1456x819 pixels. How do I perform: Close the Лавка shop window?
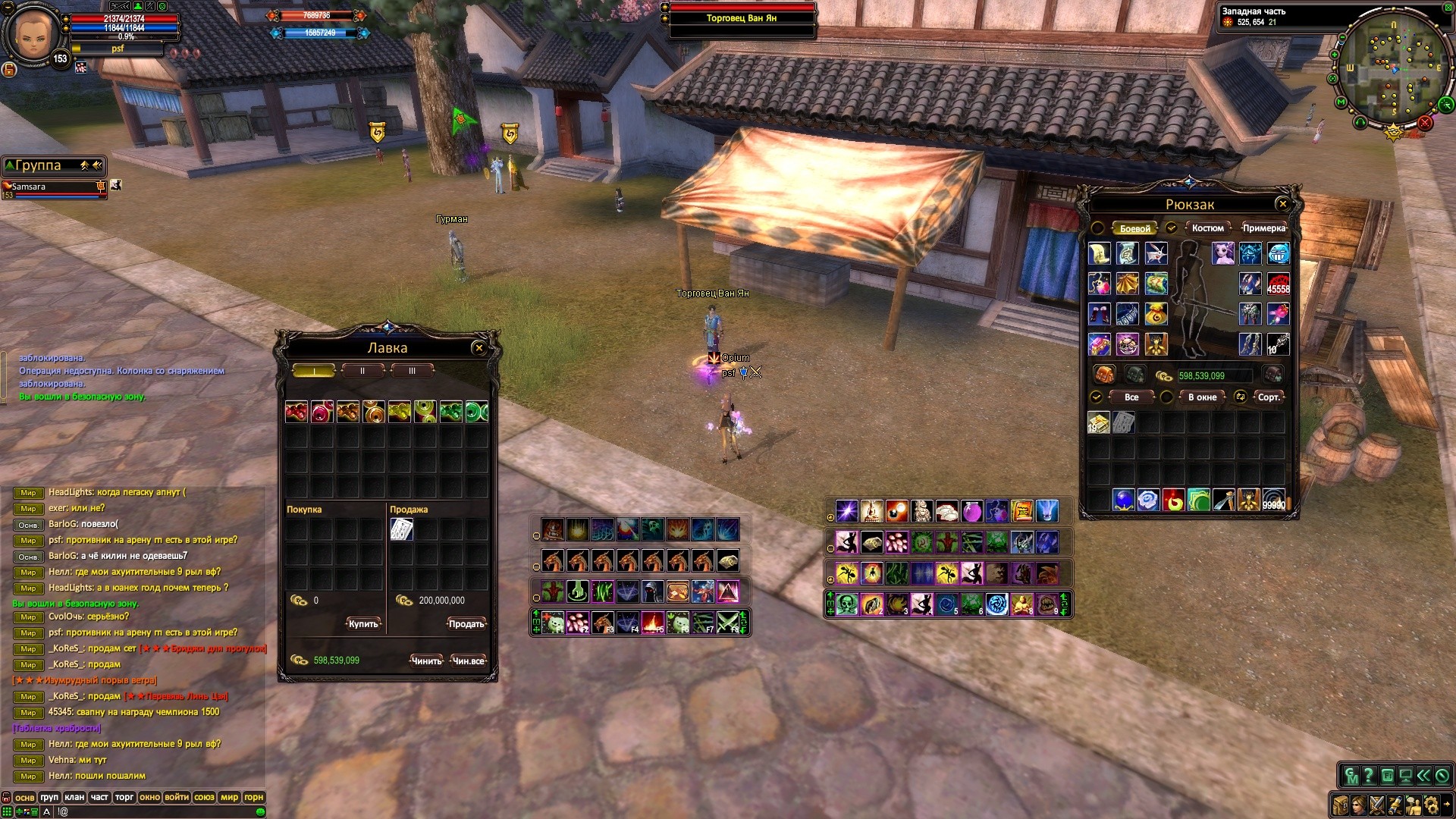pyautogui.click(x=479, y=348)
